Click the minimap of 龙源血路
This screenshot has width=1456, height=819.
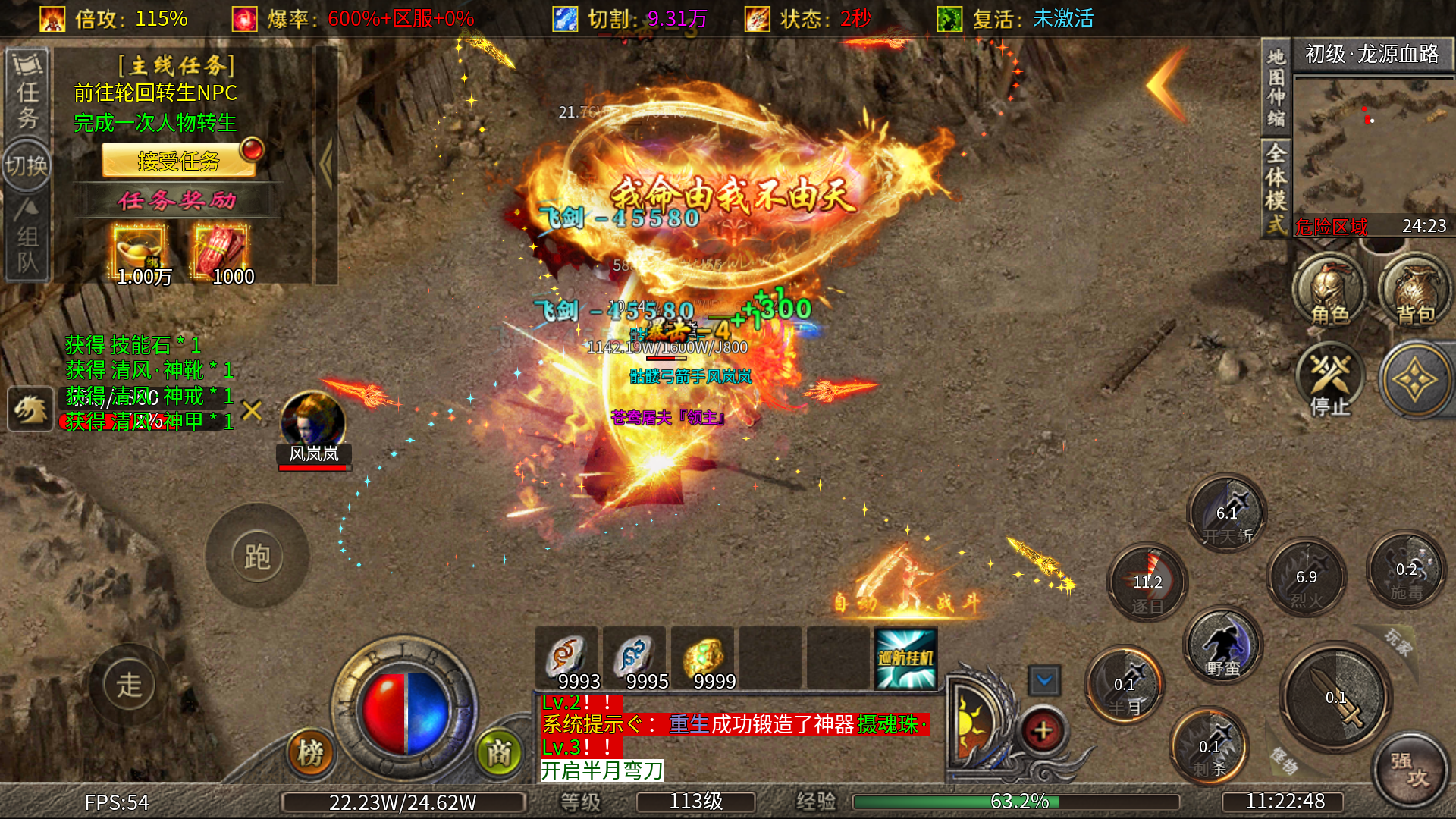(1373, 144)
